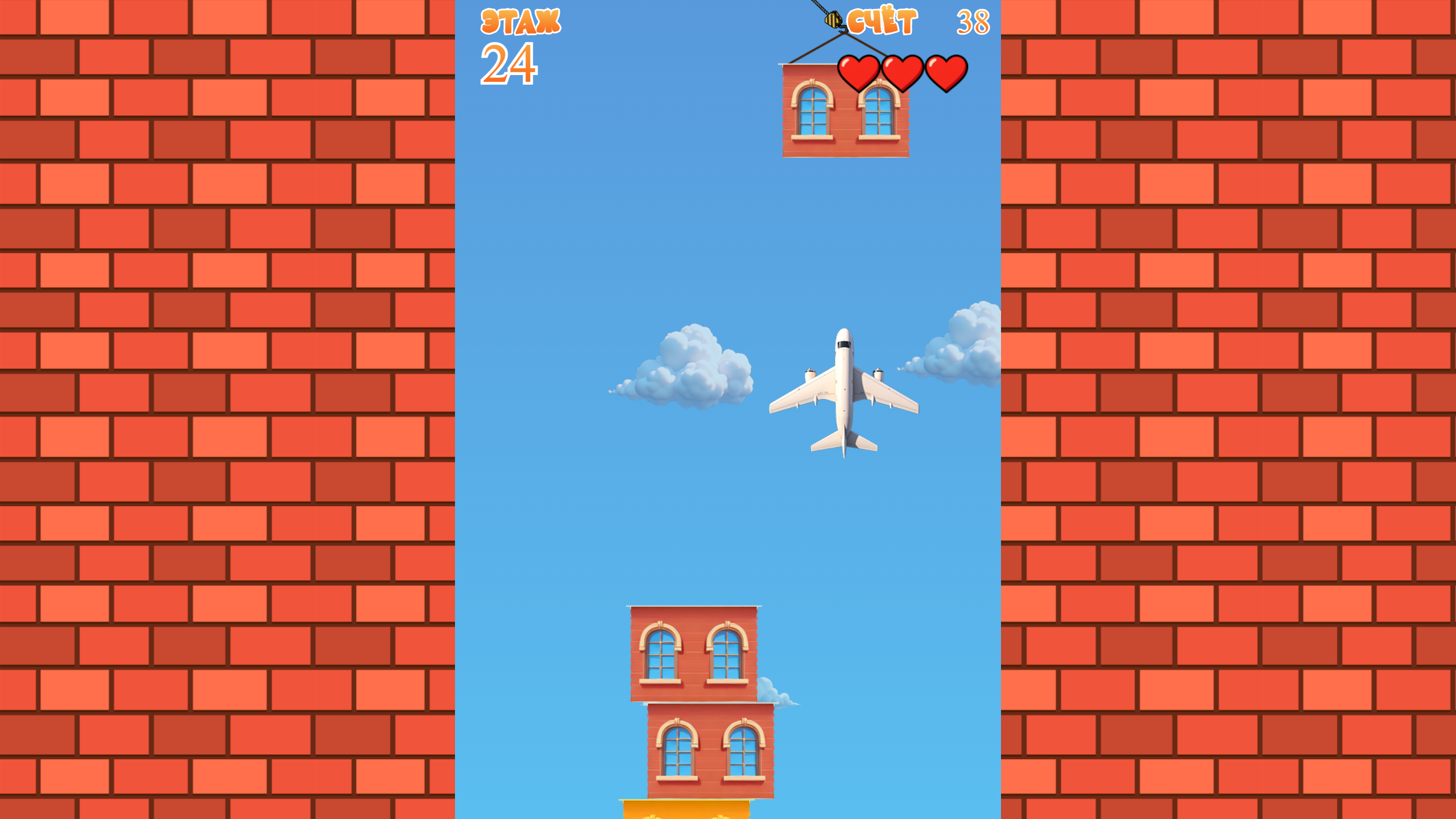This screenshot has height=819, width=1456.
Task: Click the crane hook icon
Action: click(832, 20)
